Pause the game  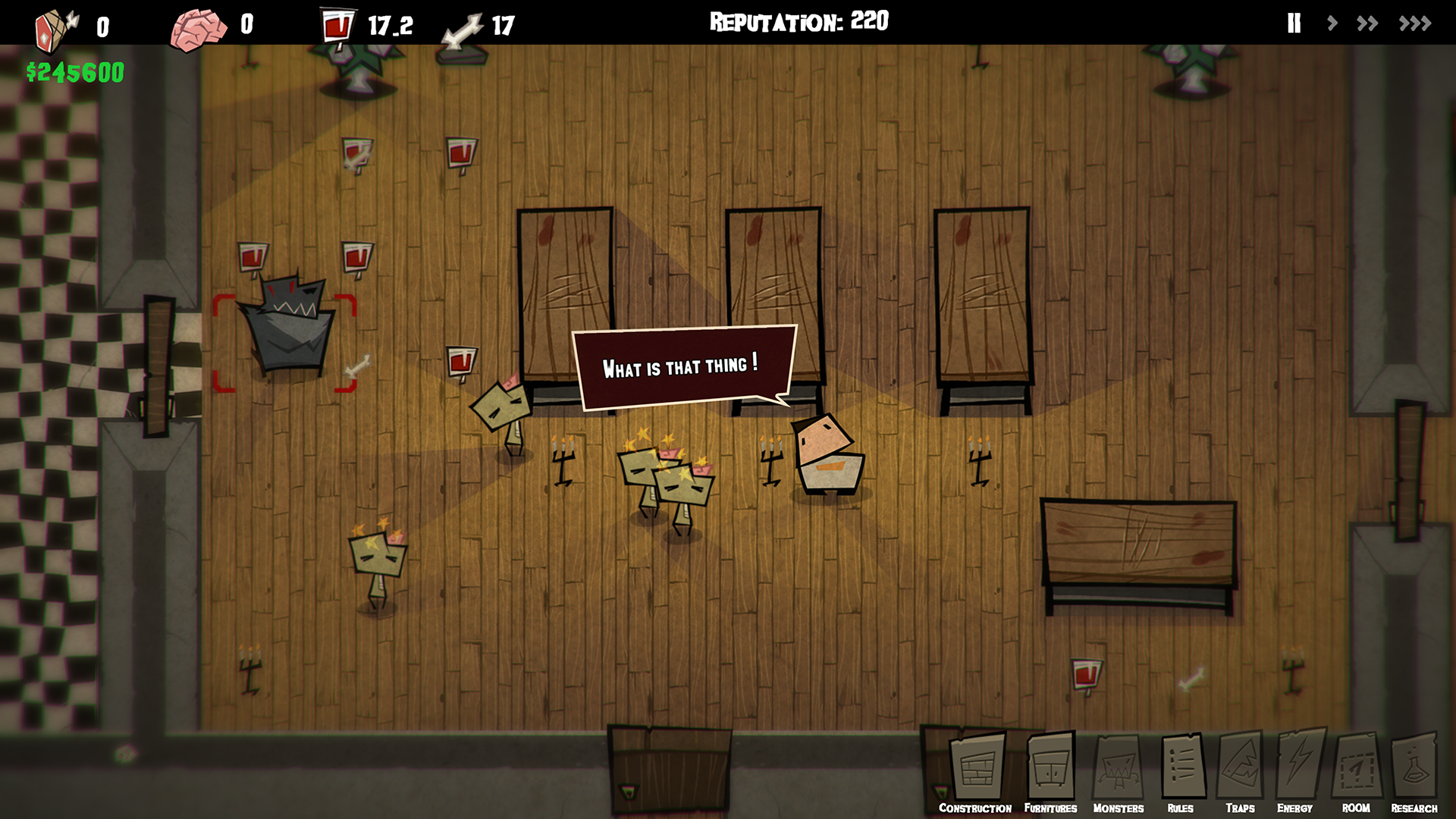[x=1294, y=24]
